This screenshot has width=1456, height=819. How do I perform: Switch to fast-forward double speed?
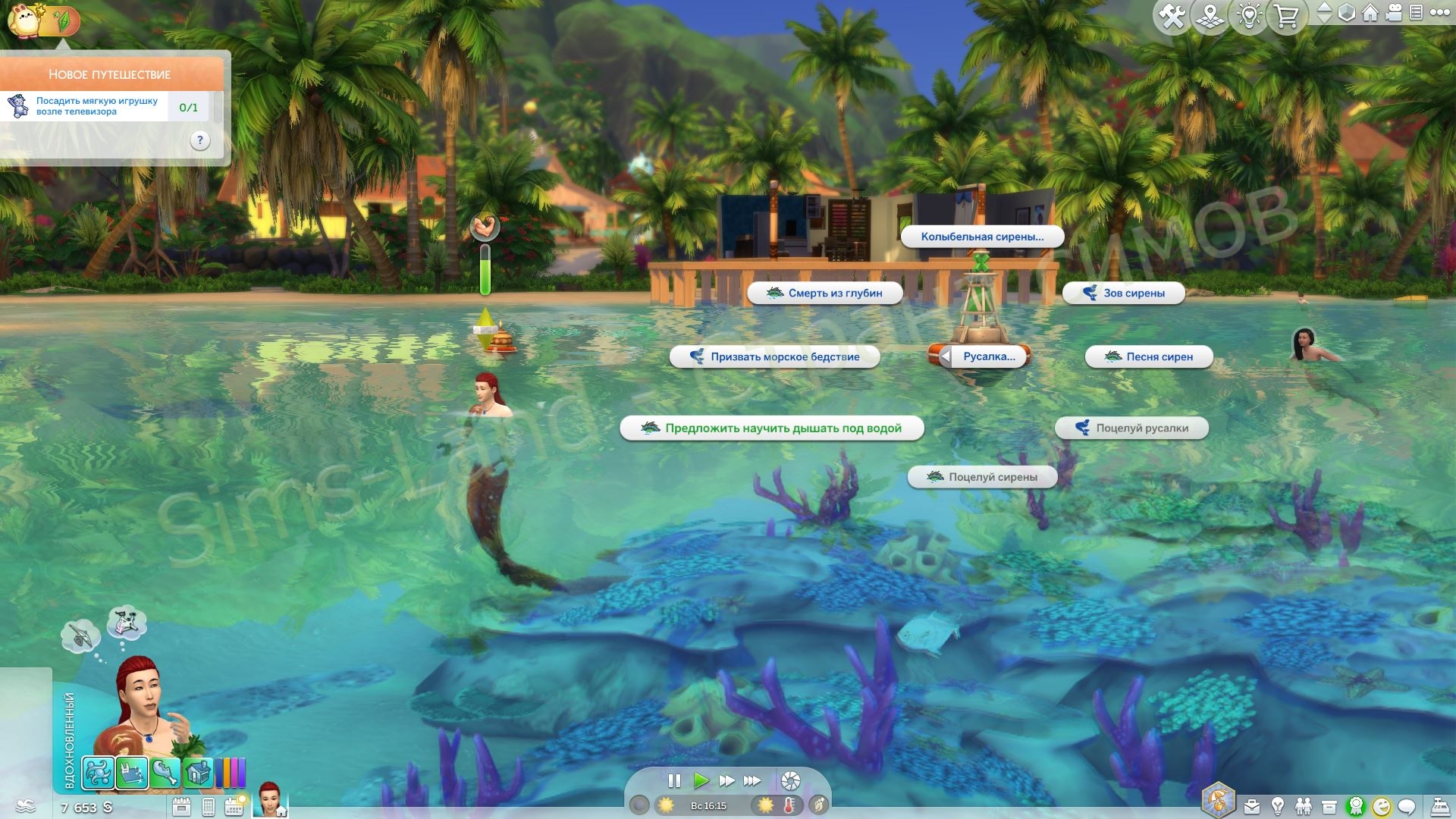pyautogui.click(x=726, y=781)
